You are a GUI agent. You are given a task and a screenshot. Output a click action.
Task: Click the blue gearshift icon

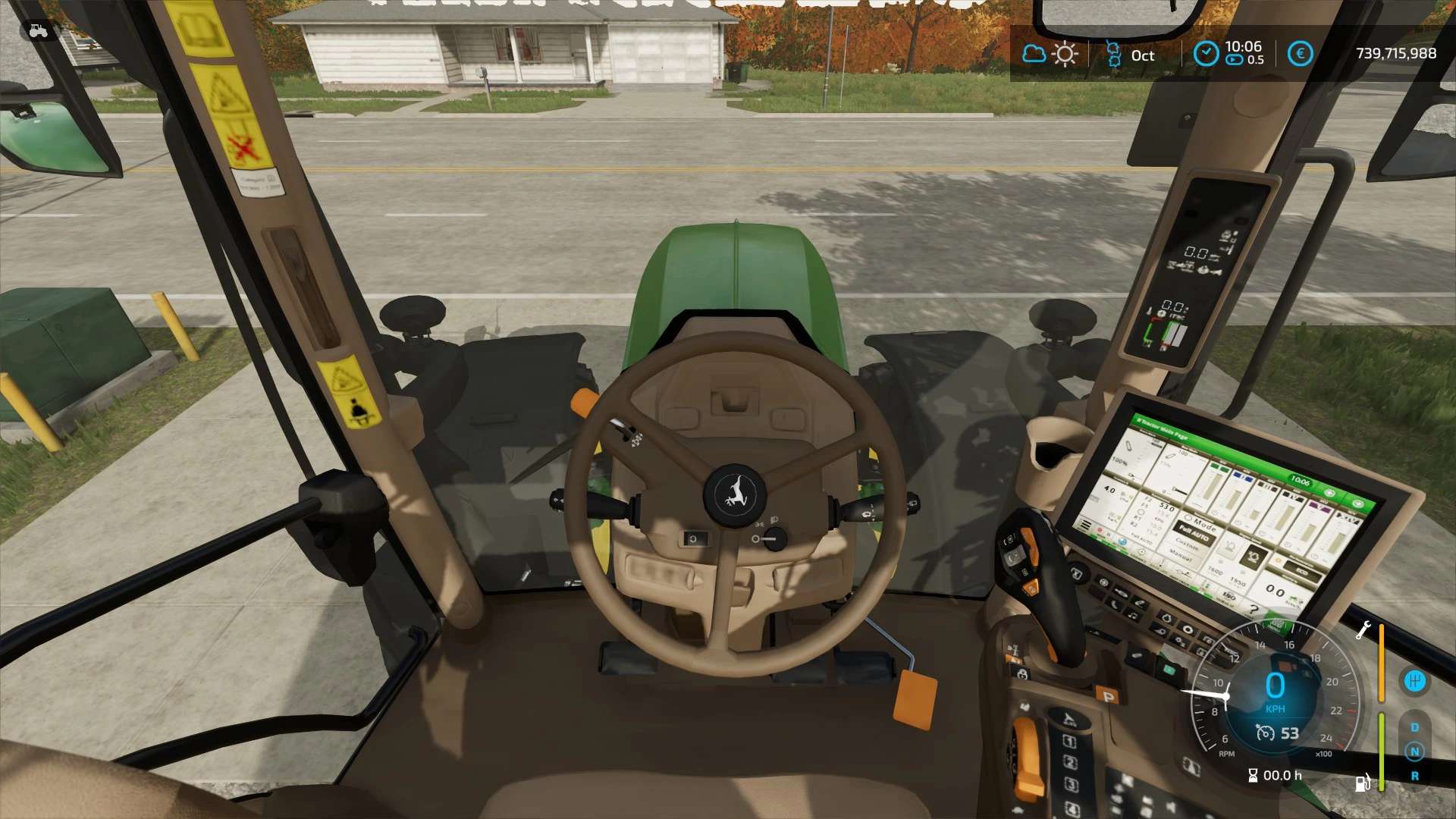pyautogui.click(x=1414, y=680)
